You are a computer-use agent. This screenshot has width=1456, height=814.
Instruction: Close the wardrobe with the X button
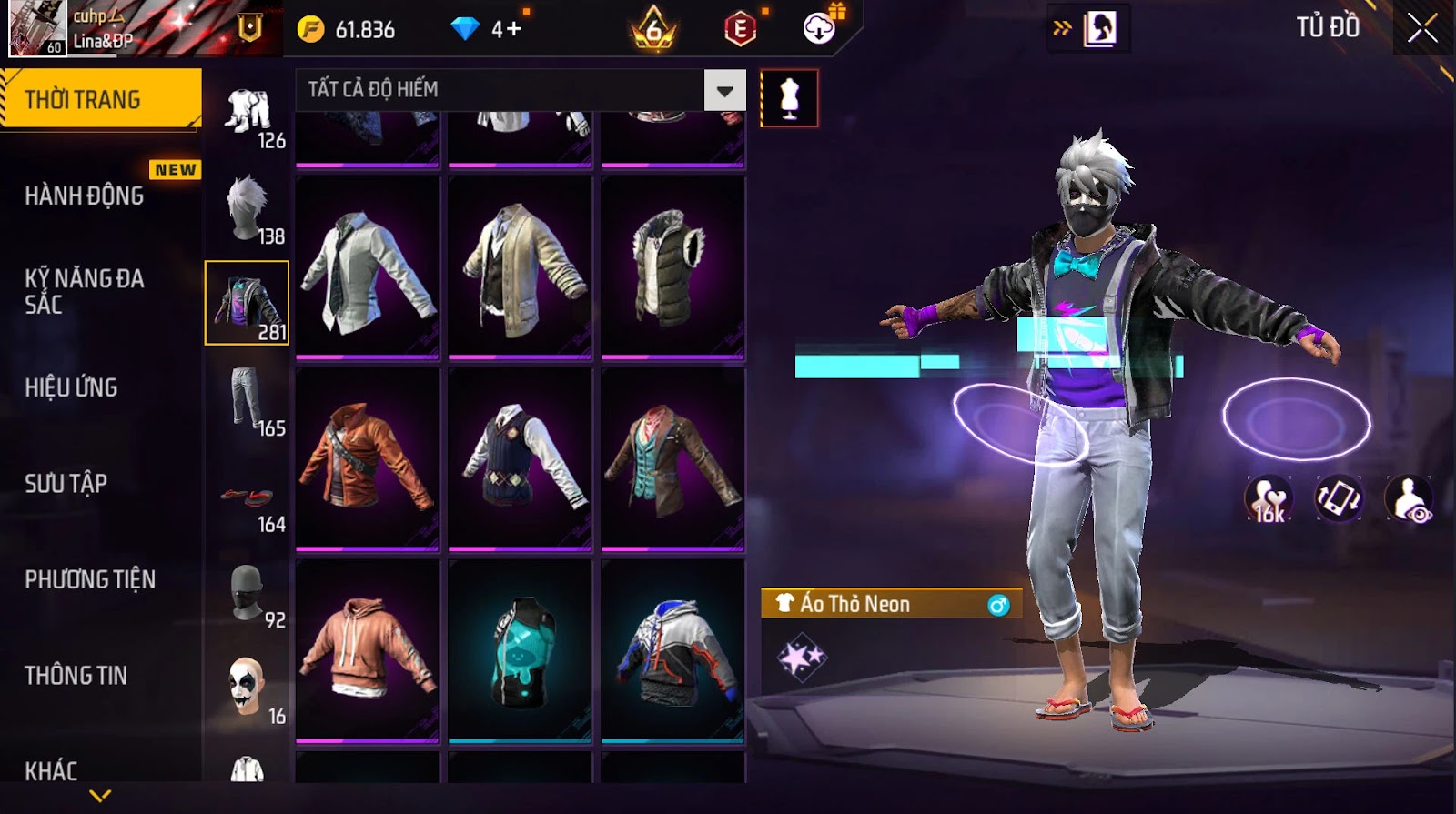coord(1422,28)
